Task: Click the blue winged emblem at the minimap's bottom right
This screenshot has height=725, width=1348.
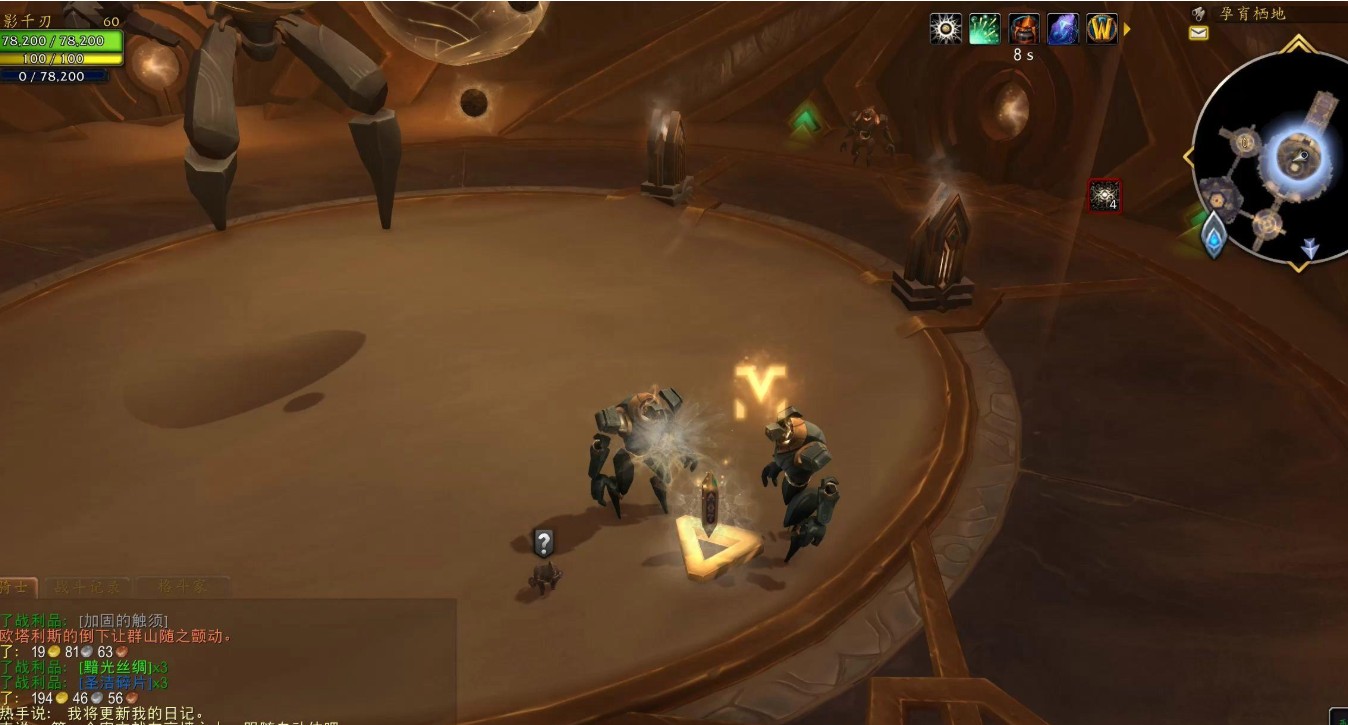Action: pos(1310,248)
